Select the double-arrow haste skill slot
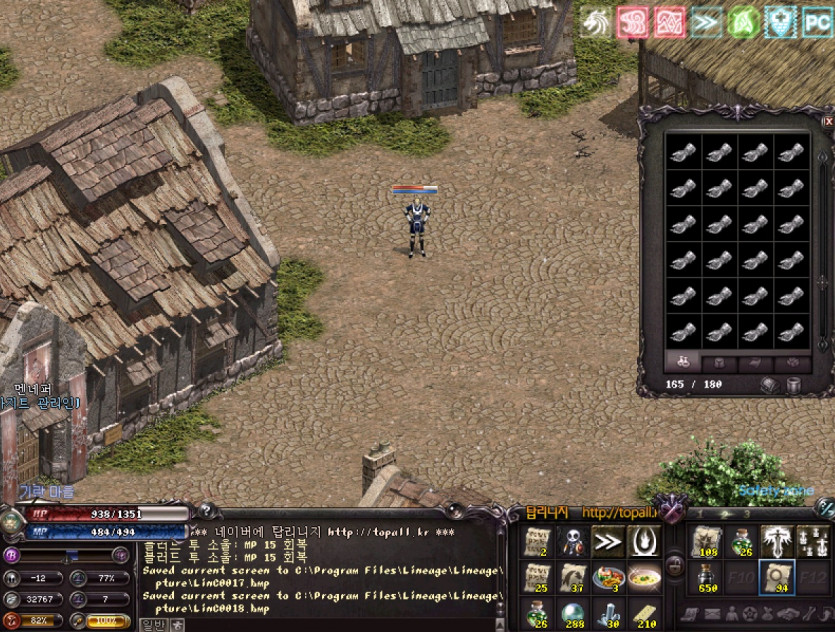 607,543
